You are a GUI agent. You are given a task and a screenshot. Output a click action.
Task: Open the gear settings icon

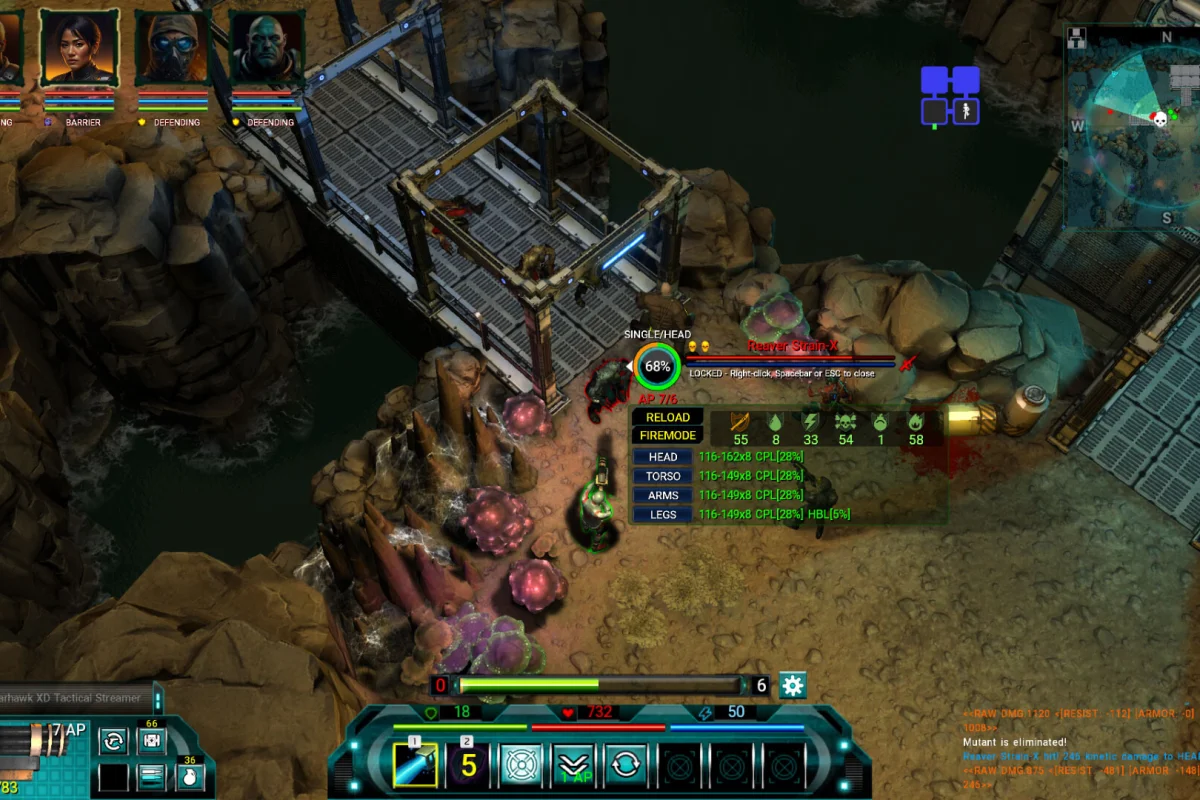click(x=793, y=685)
